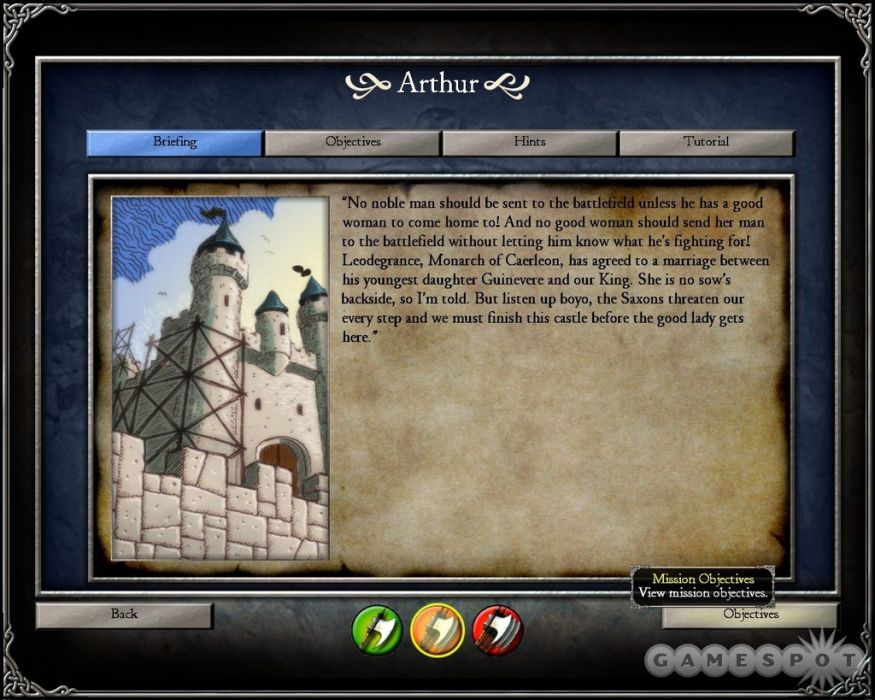Select the Tutorial tab
Viewport: 875px width, 700px height.
tap(706, 142)
